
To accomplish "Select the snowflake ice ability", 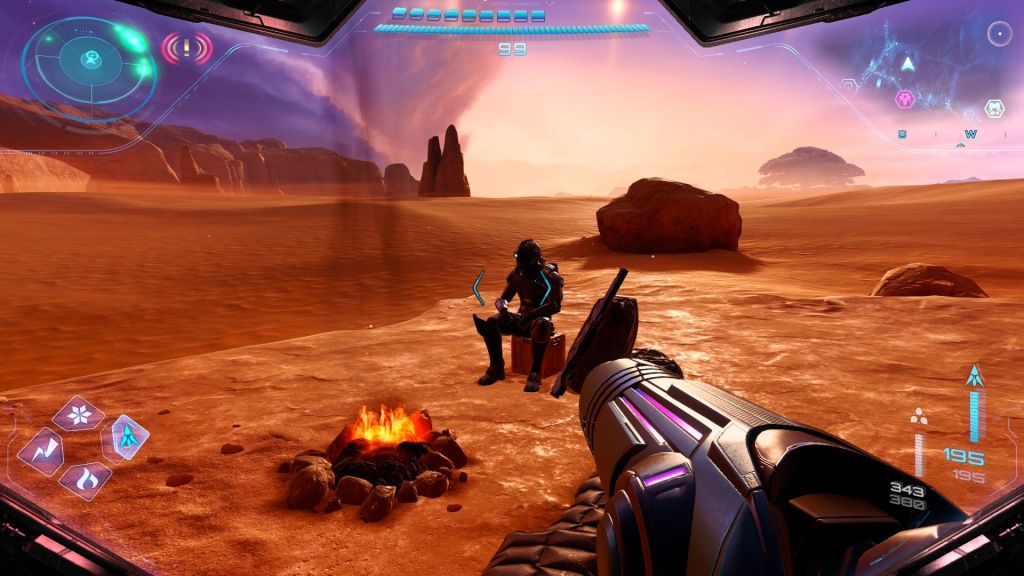I will 78,412.
